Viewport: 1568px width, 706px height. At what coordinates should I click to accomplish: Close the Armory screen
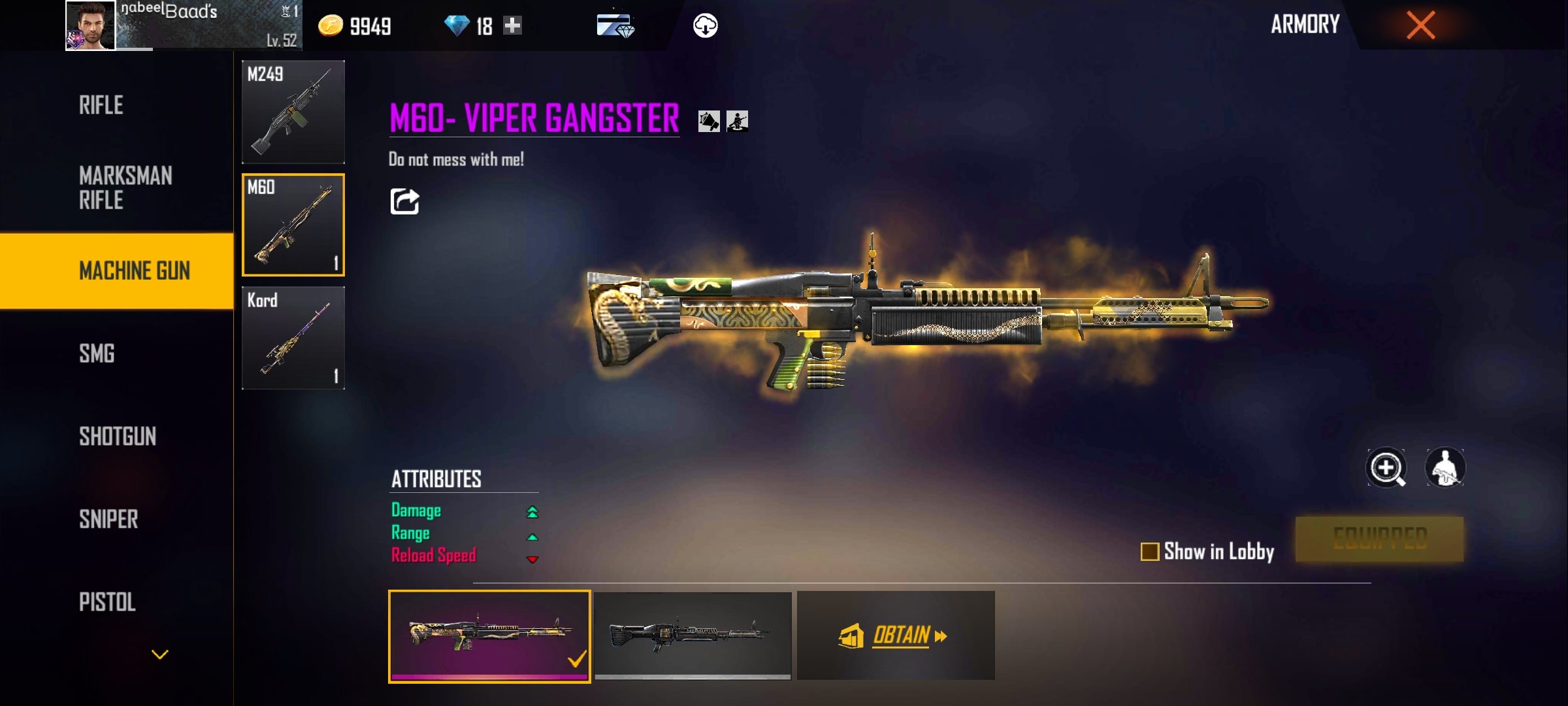1420,25
